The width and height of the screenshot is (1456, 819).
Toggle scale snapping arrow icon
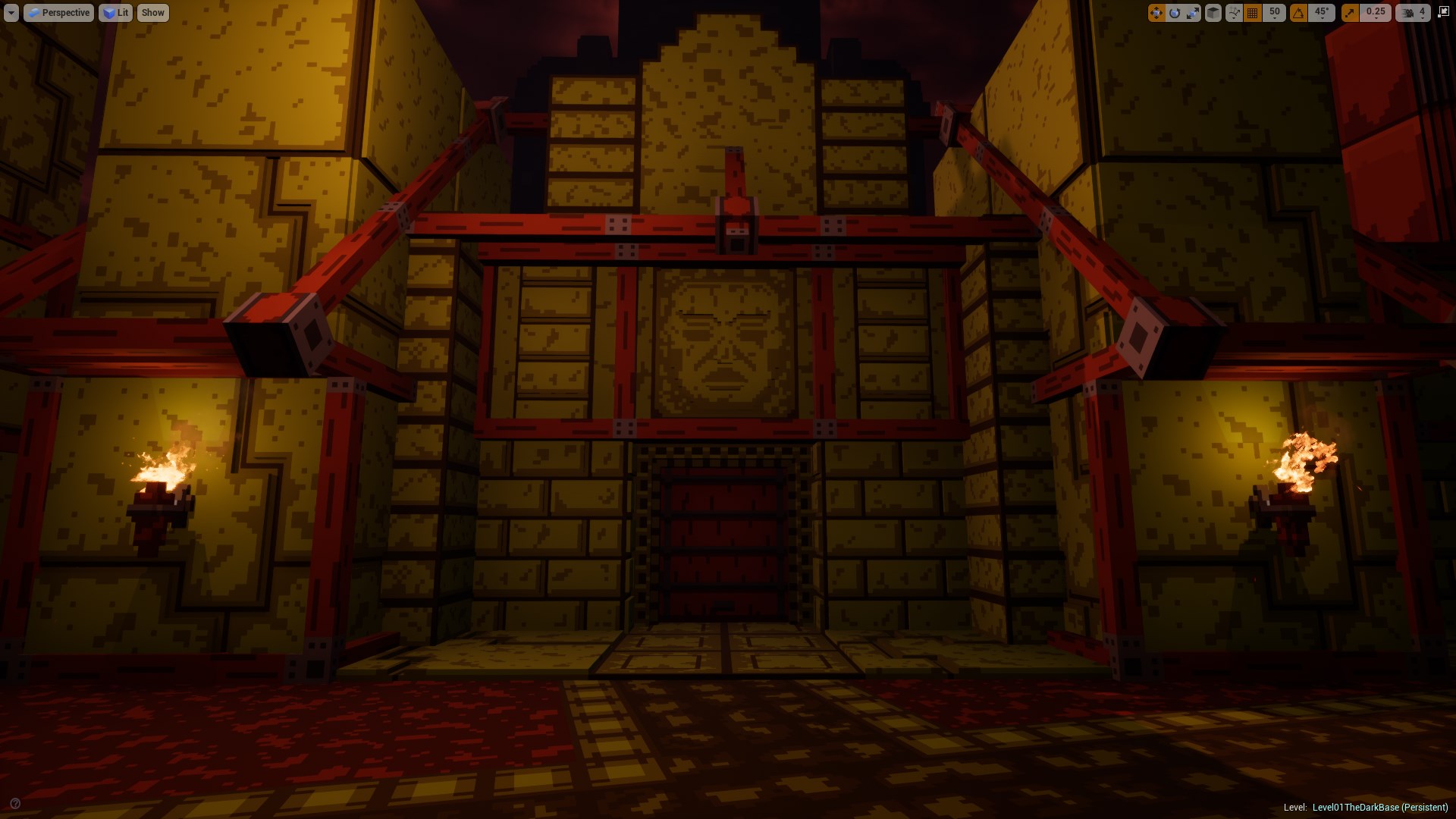click(1351, 13)
